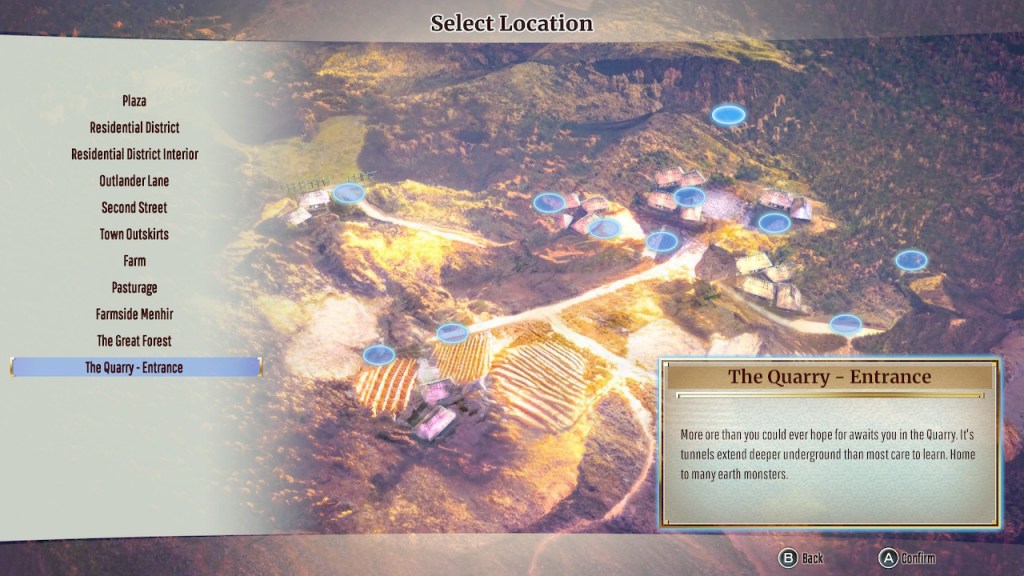Select the Town Outskirts entry
Viewport: 1024px width, 576px height.
pyautogui.click(x=135, y=234)
